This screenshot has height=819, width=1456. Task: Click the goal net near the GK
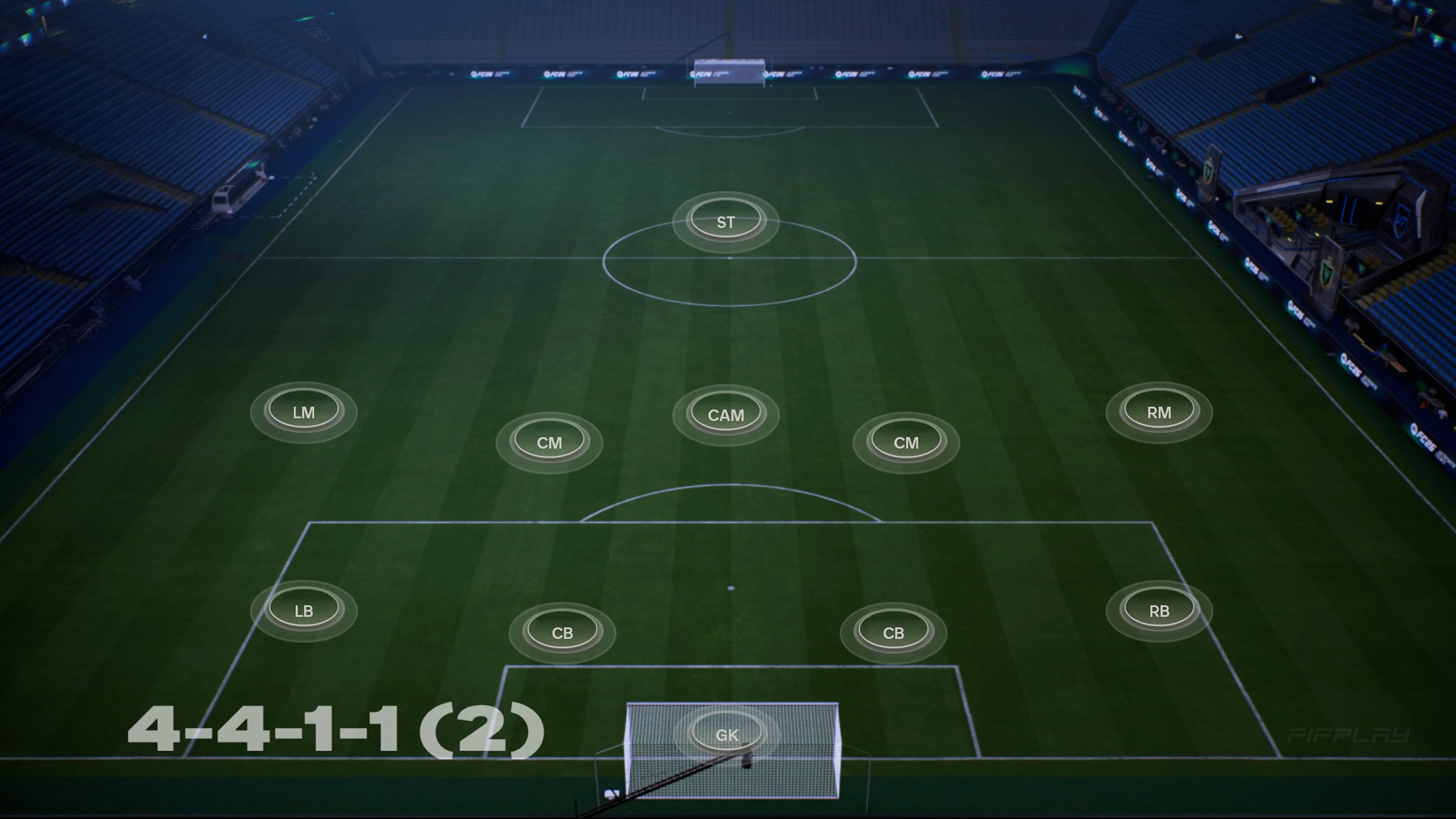[x=662, y=761]
